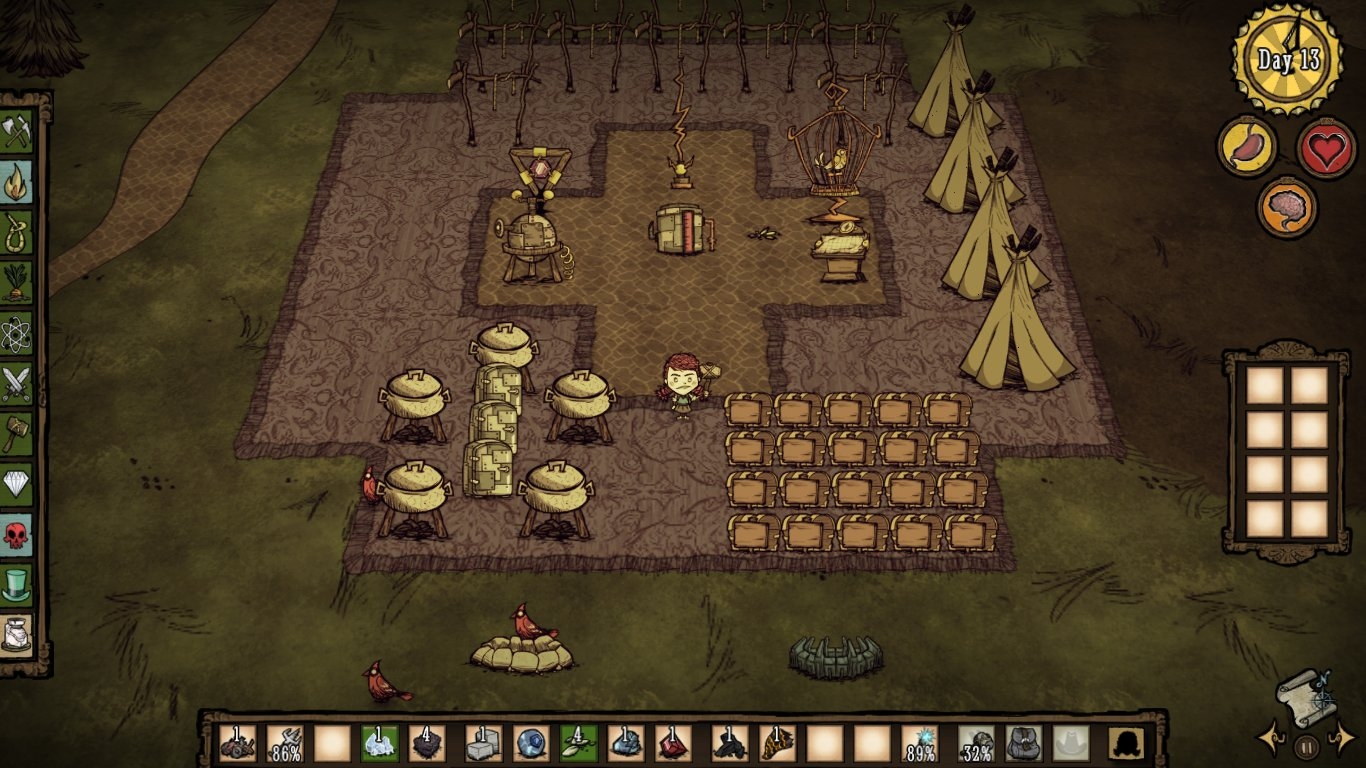Pause the game
Screen dimensions: 1366x768
(1306, 745)
